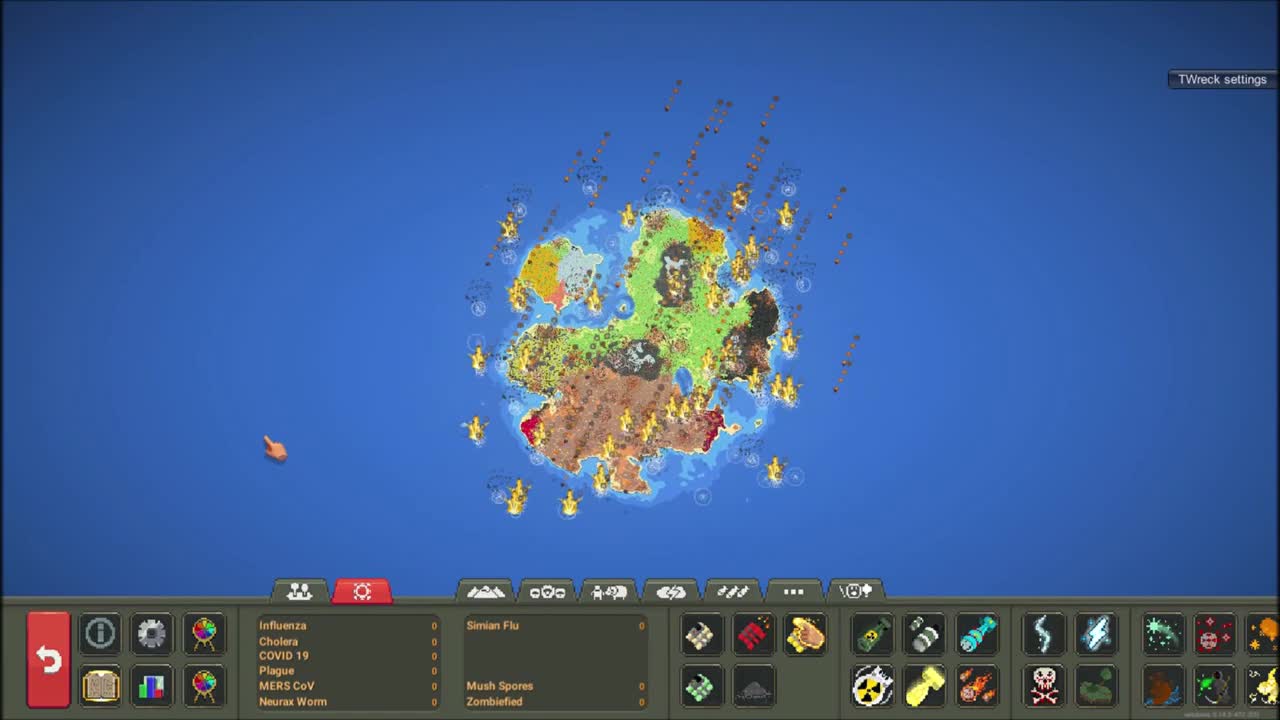
Task: Open the three-dots more powers tab
Action: coord(793,591)
